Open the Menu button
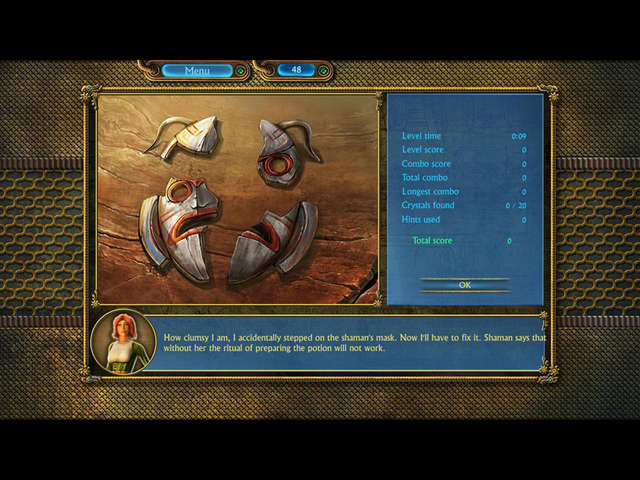The width and height of the screenshot is (640, 480). coord(196,70)
